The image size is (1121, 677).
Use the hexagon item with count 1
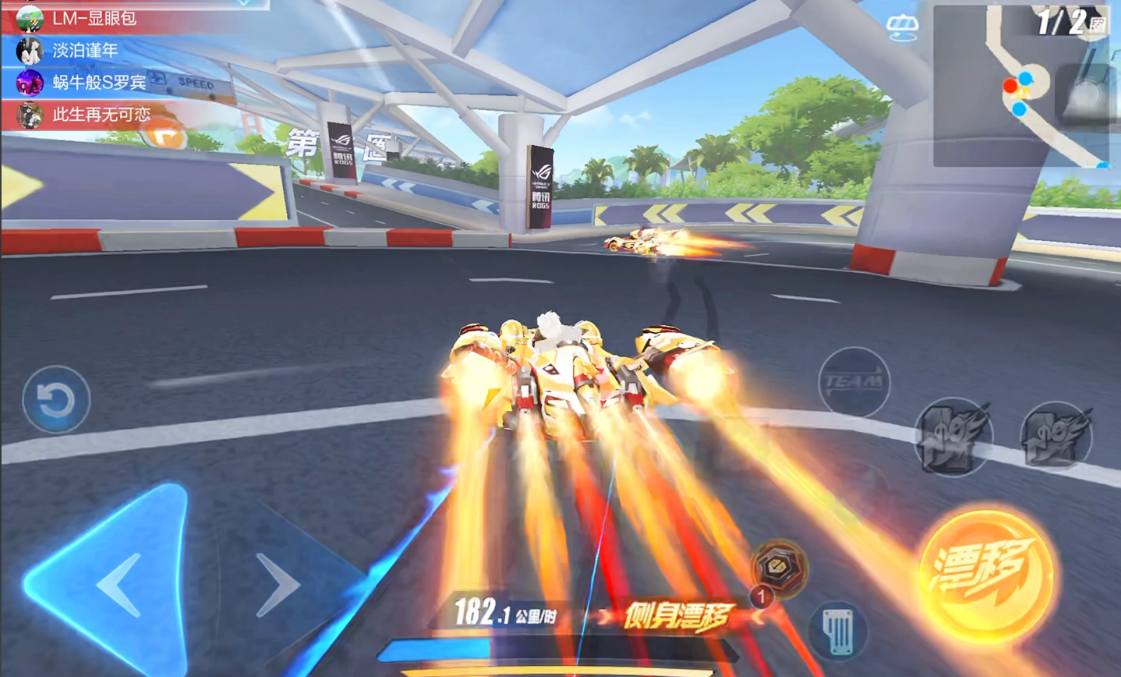[779, 567]
